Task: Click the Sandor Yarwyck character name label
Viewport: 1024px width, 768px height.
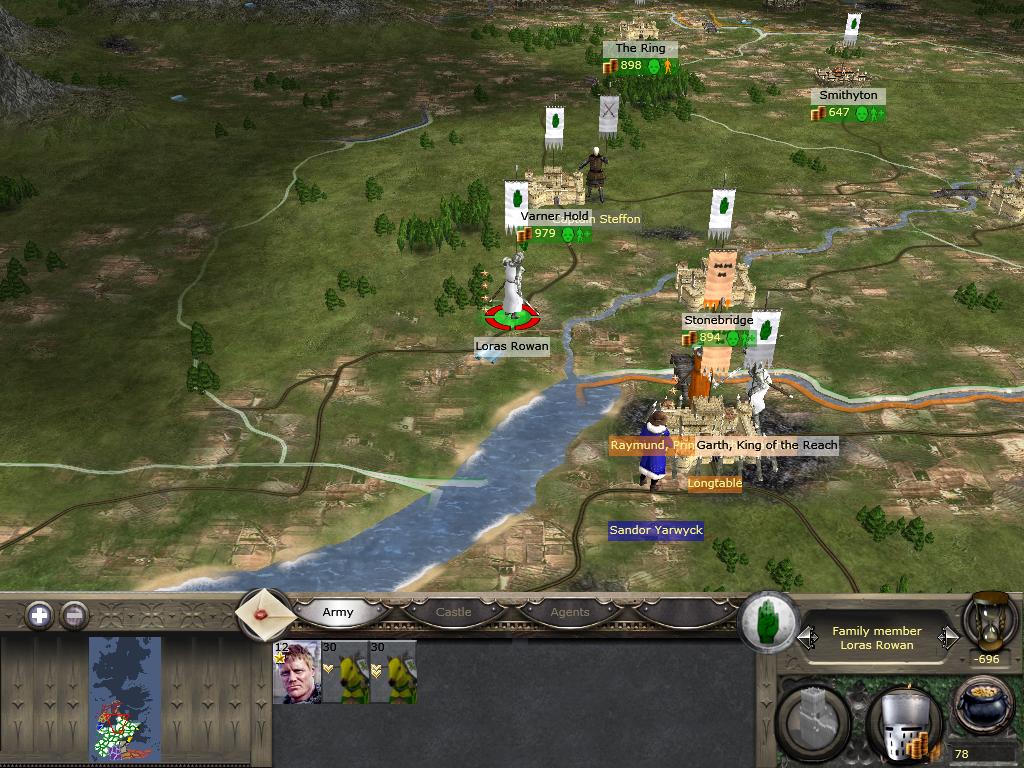Action: [x=656, y=530]
